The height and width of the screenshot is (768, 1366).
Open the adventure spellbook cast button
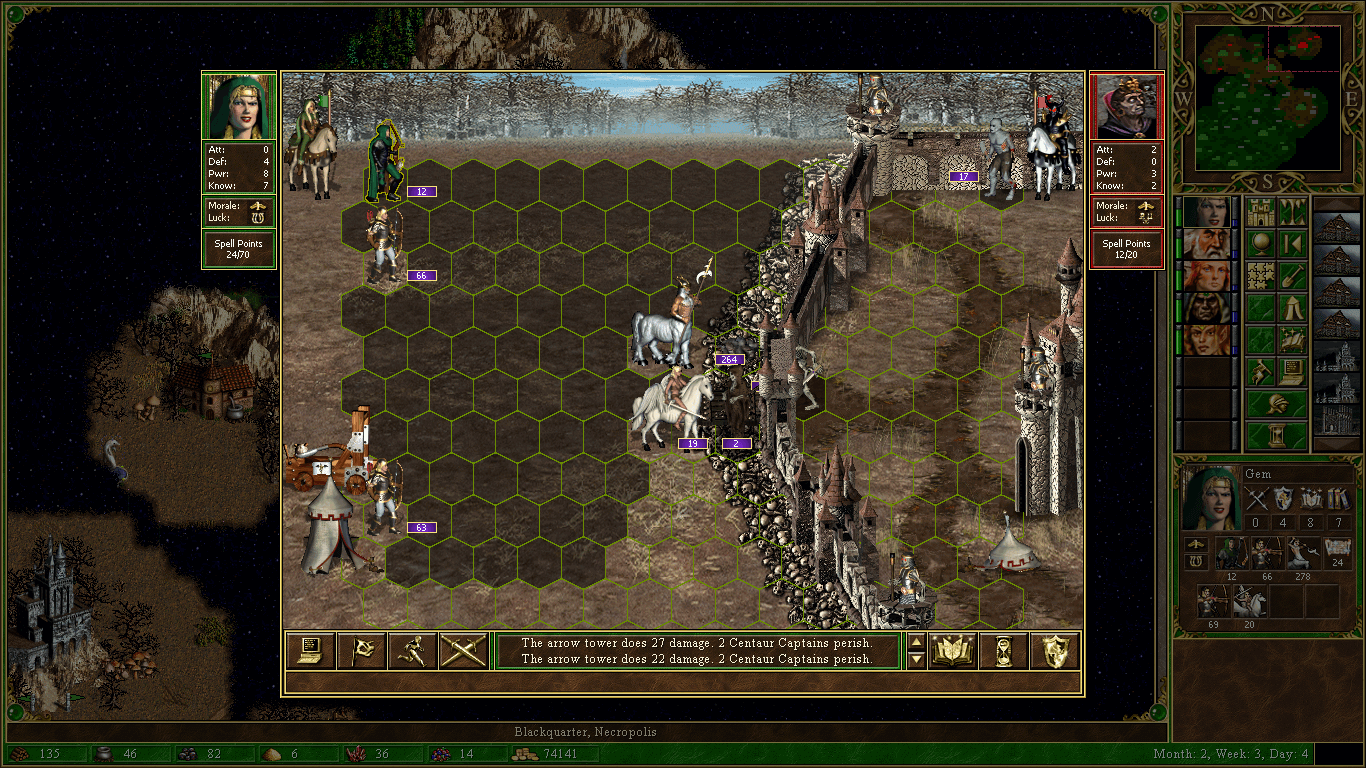click(1293, 340)
